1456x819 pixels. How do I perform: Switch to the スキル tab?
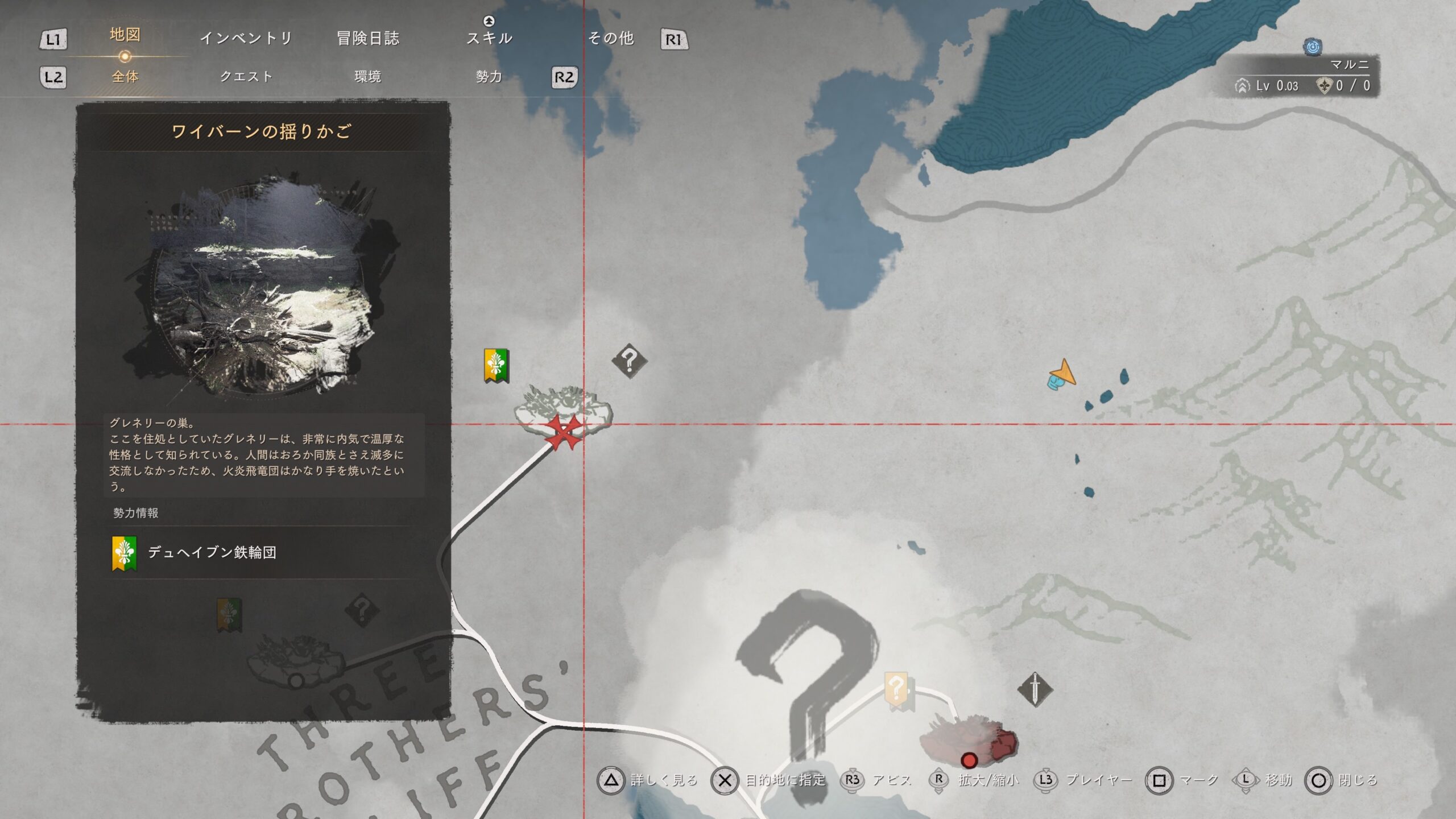click(x=489, y=38)
